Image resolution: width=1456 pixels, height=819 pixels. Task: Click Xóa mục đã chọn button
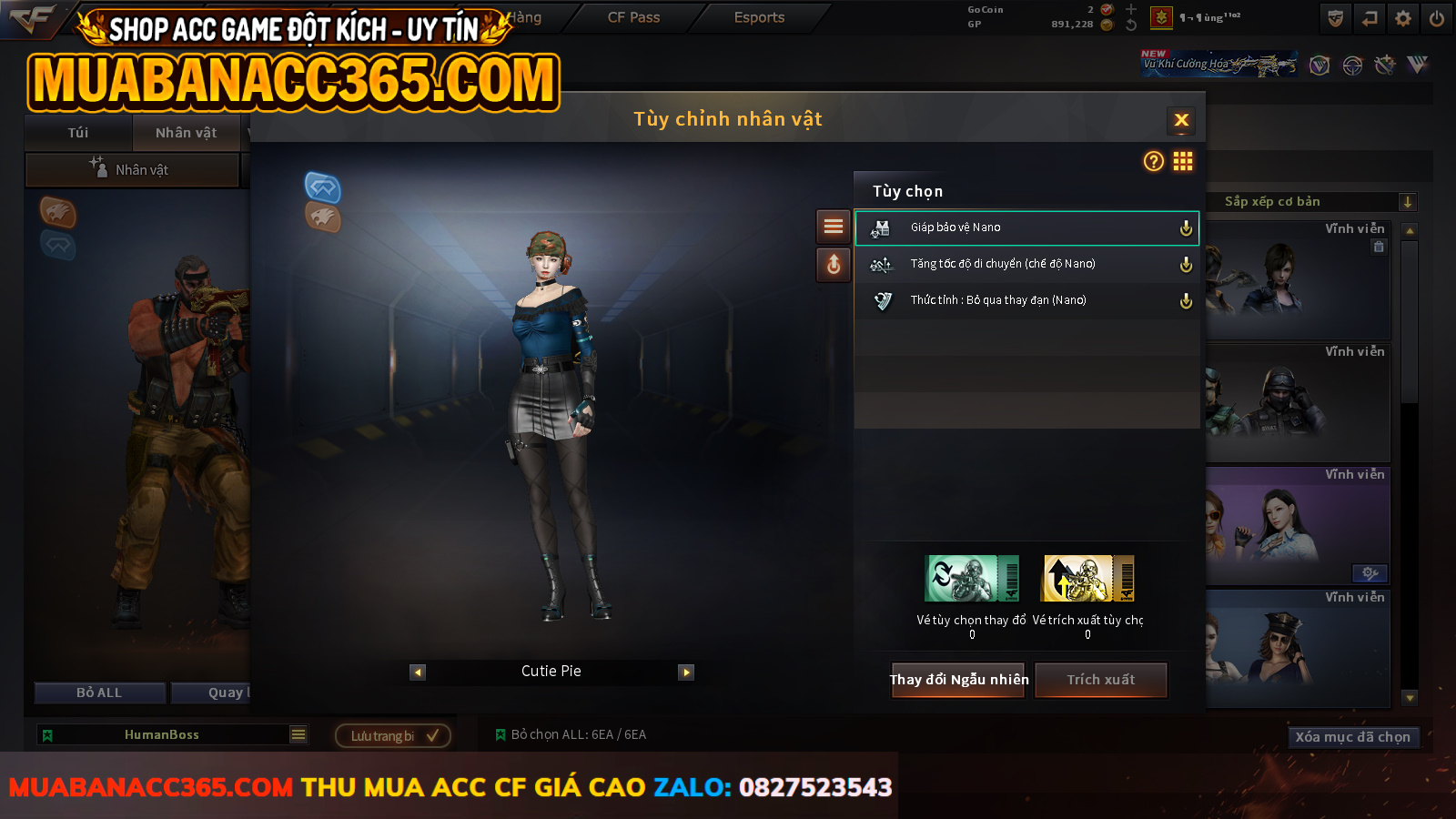tap(1352, 737)
